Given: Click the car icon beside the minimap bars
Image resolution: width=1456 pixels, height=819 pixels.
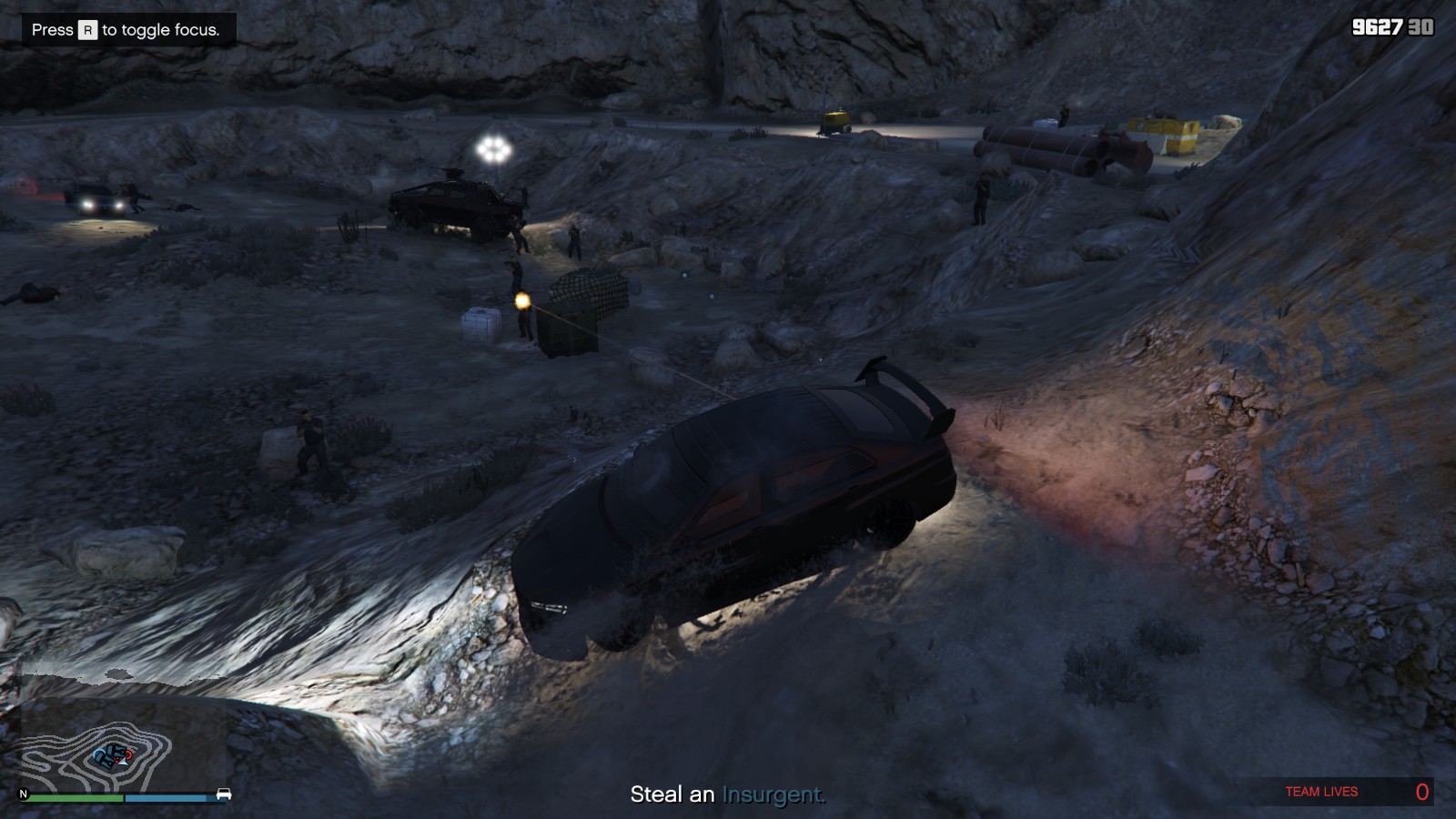Looking at the screenshot, I should [224, 794].
